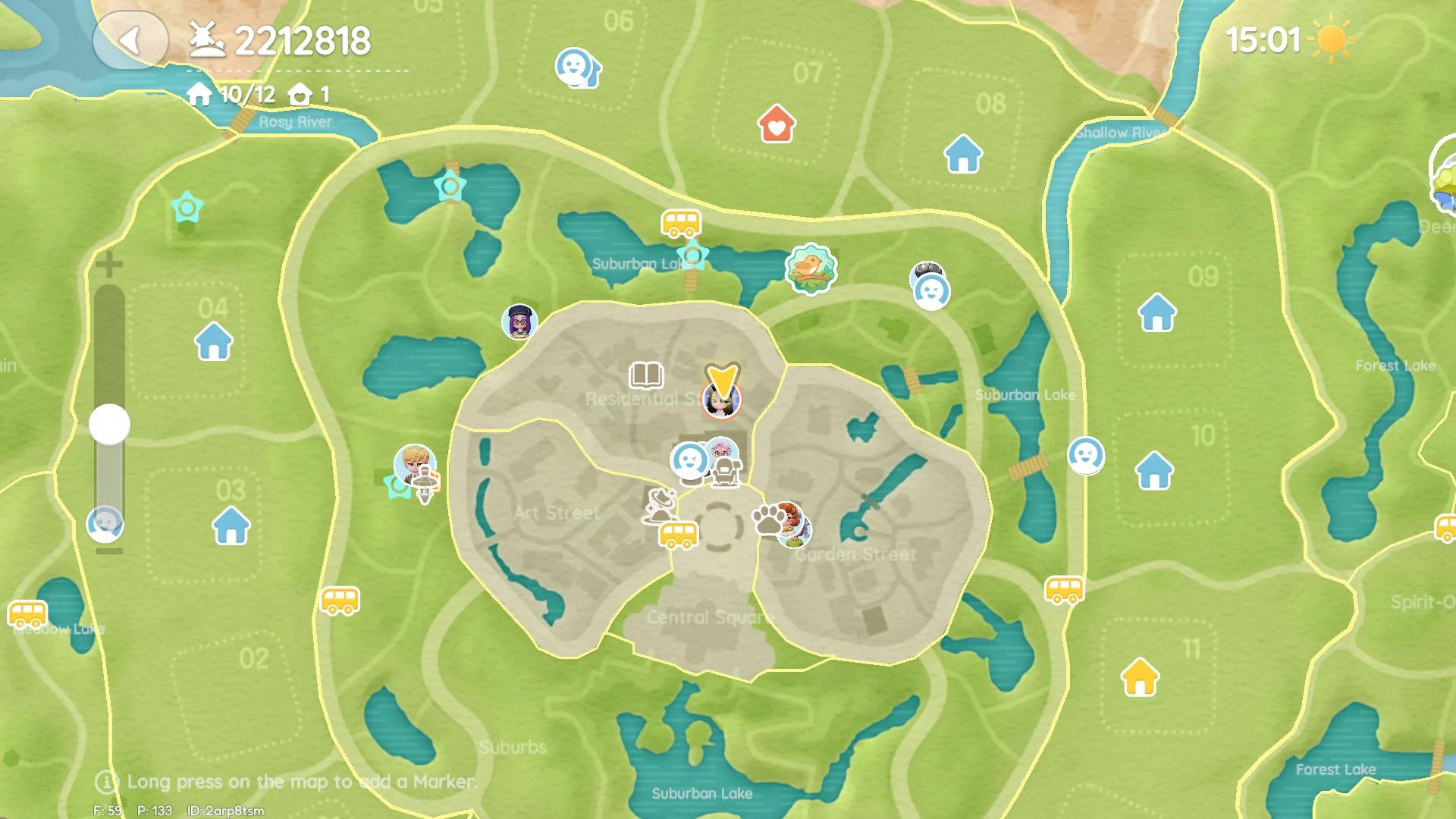Go back using the arrow button

(x=130, y=40)
